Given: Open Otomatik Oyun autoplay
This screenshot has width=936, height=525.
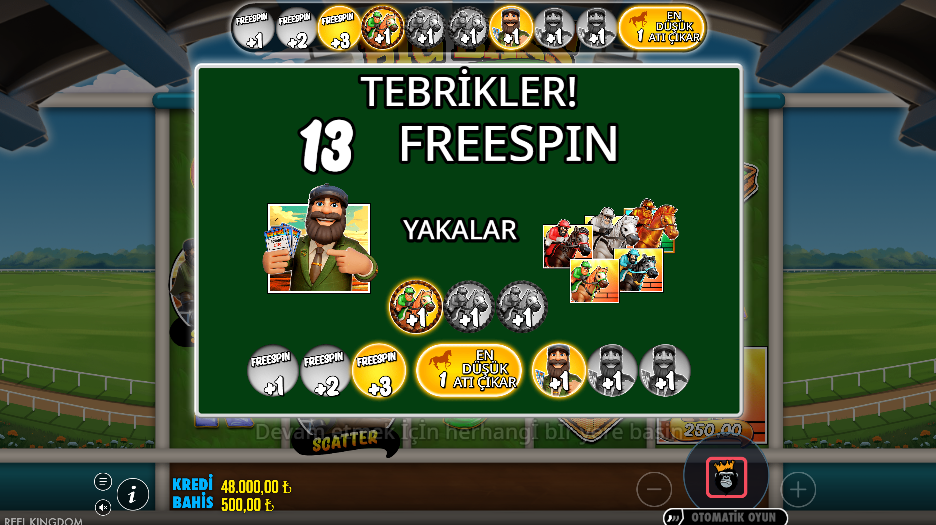Looking at the screenshot, I should [x=726, y=517].
